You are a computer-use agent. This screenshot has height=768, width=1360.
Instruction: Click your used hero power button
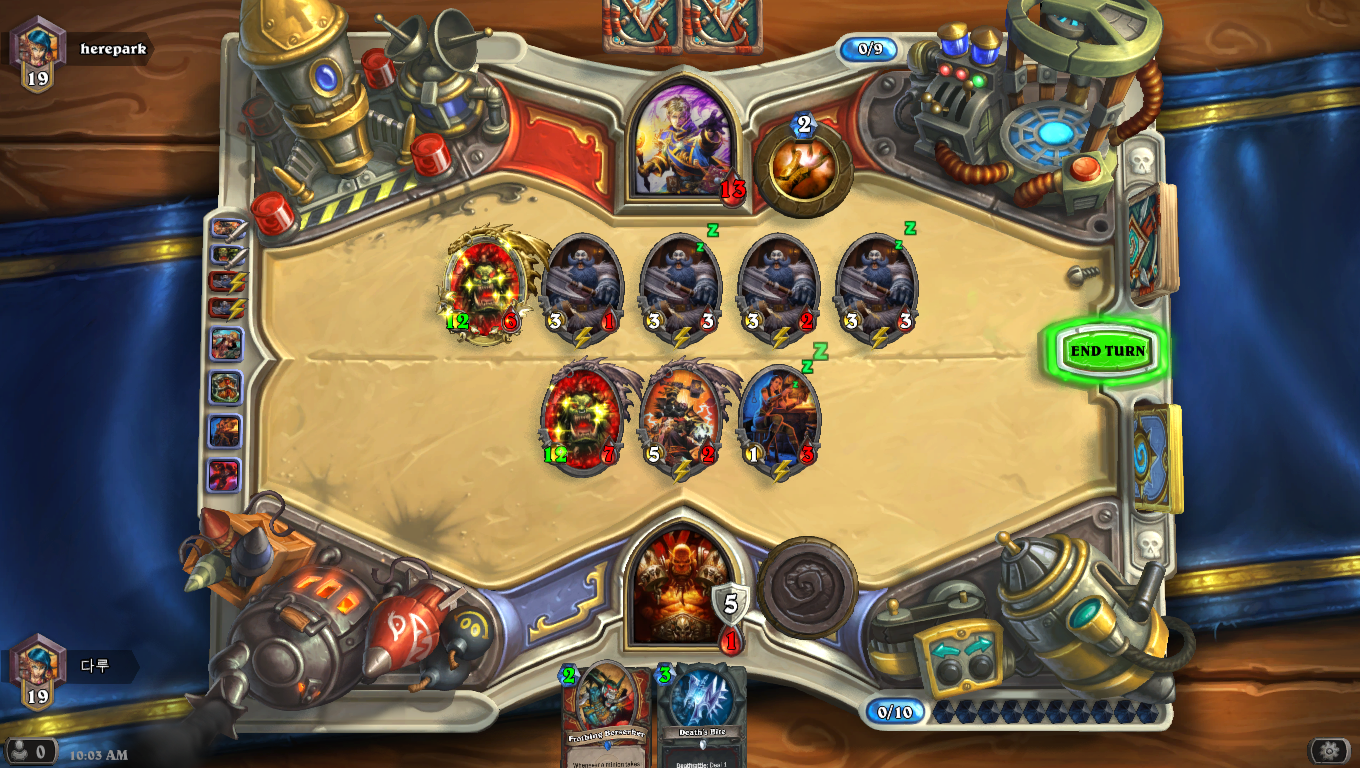coord(807,587)
